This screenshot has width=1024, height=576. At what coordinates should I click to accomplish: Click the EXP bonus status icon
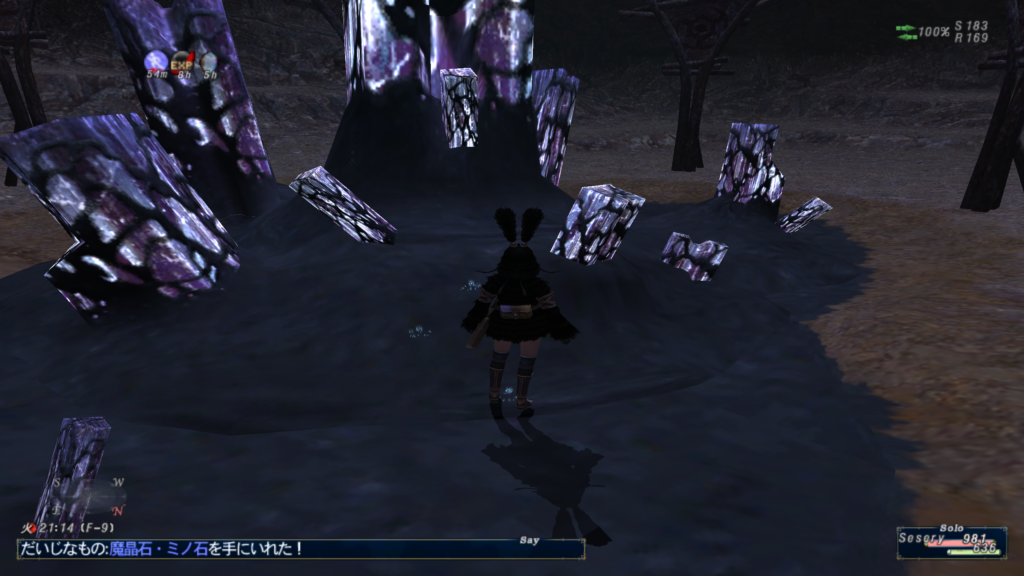pos(182,61)
